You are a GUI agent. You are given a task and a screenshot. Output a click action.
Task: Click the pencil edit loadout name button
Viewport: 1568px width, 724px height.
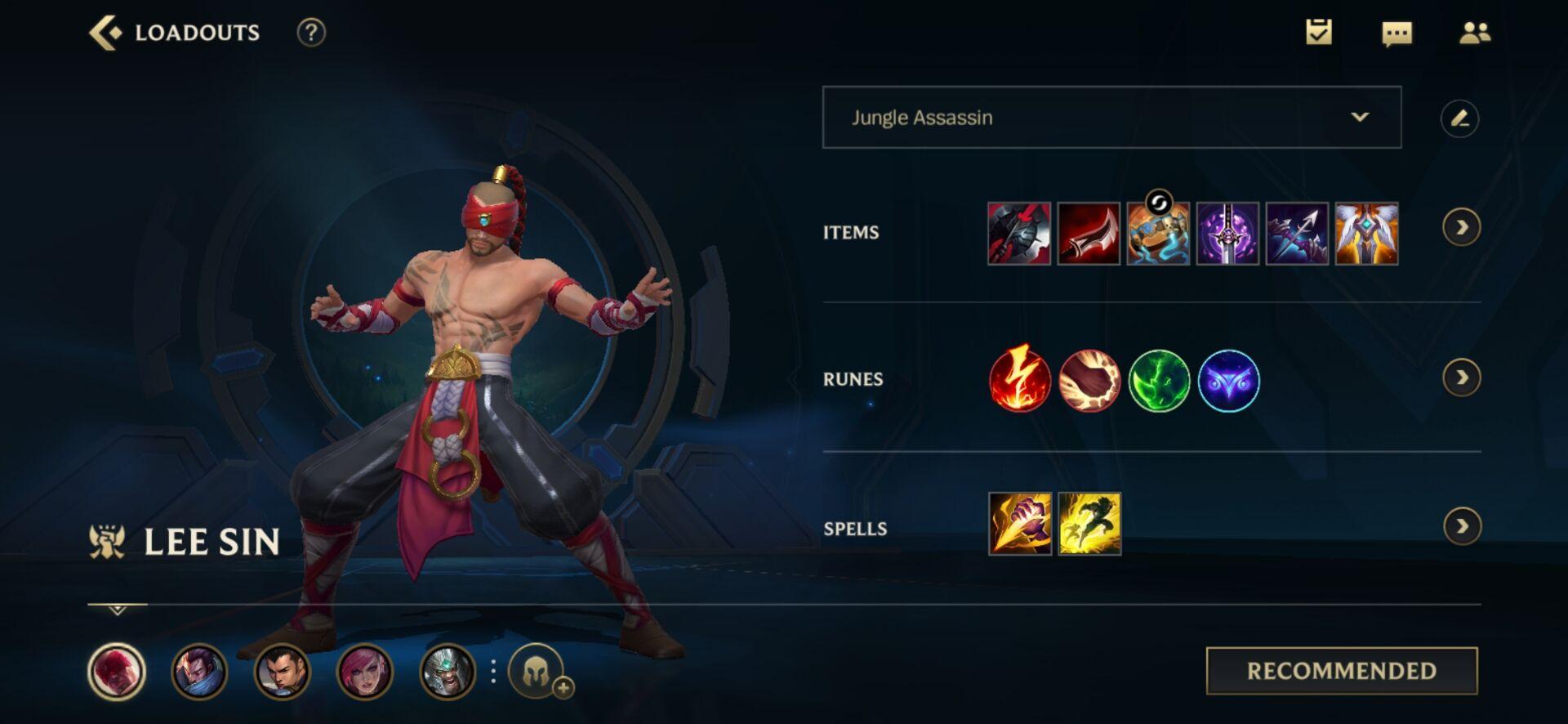coord(1459,118)
